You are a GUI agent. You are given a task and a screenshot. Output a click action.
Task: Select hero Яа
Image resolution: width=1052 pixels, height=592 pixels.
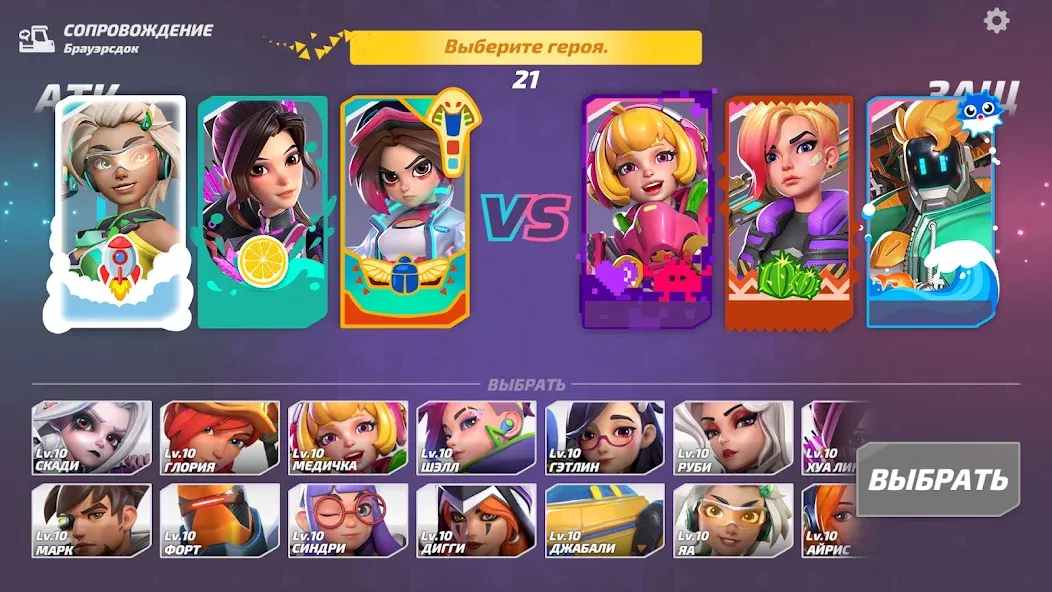point(733,521)
